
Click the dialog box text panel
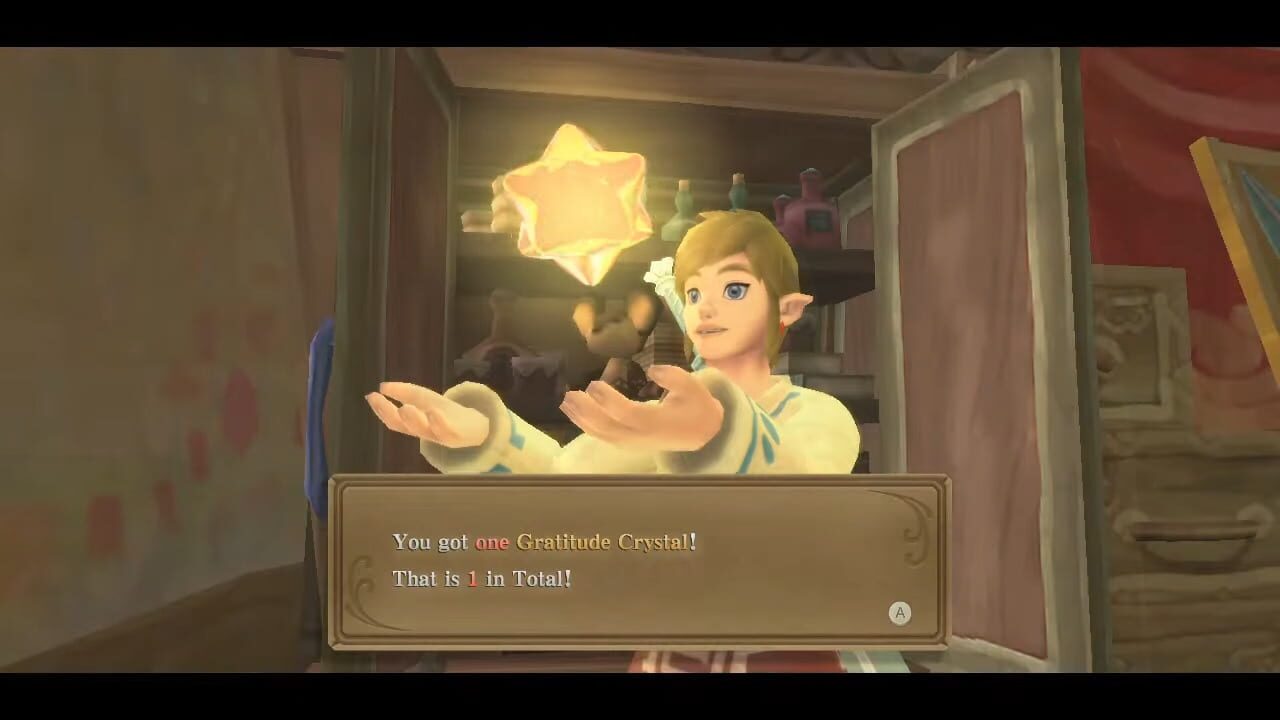(x=640, y=560)
